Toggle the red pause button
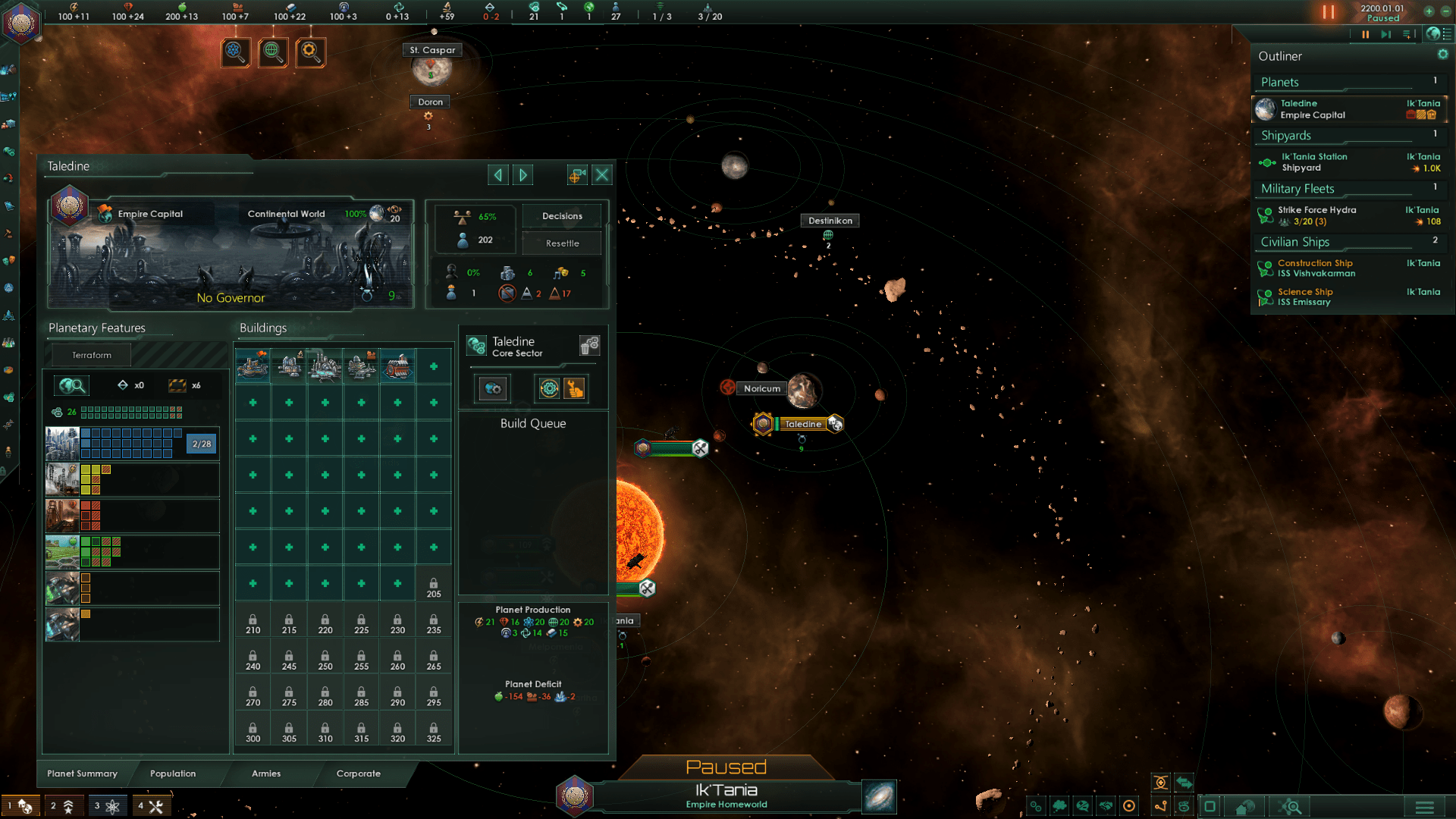 point(1329,12)
